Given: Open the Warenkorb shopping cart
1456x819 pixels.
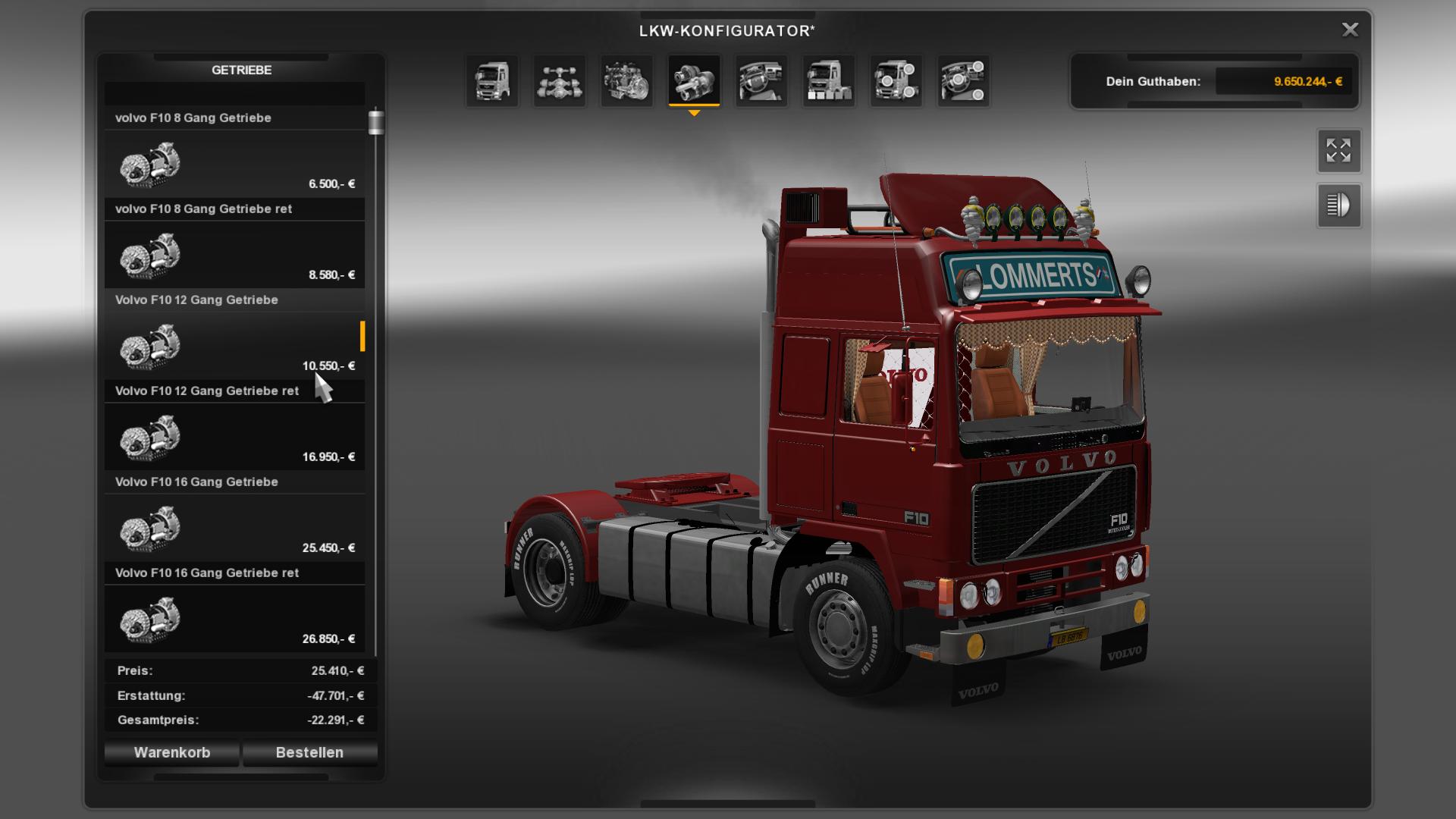Looking at the screenshot, I should (172, 752).
